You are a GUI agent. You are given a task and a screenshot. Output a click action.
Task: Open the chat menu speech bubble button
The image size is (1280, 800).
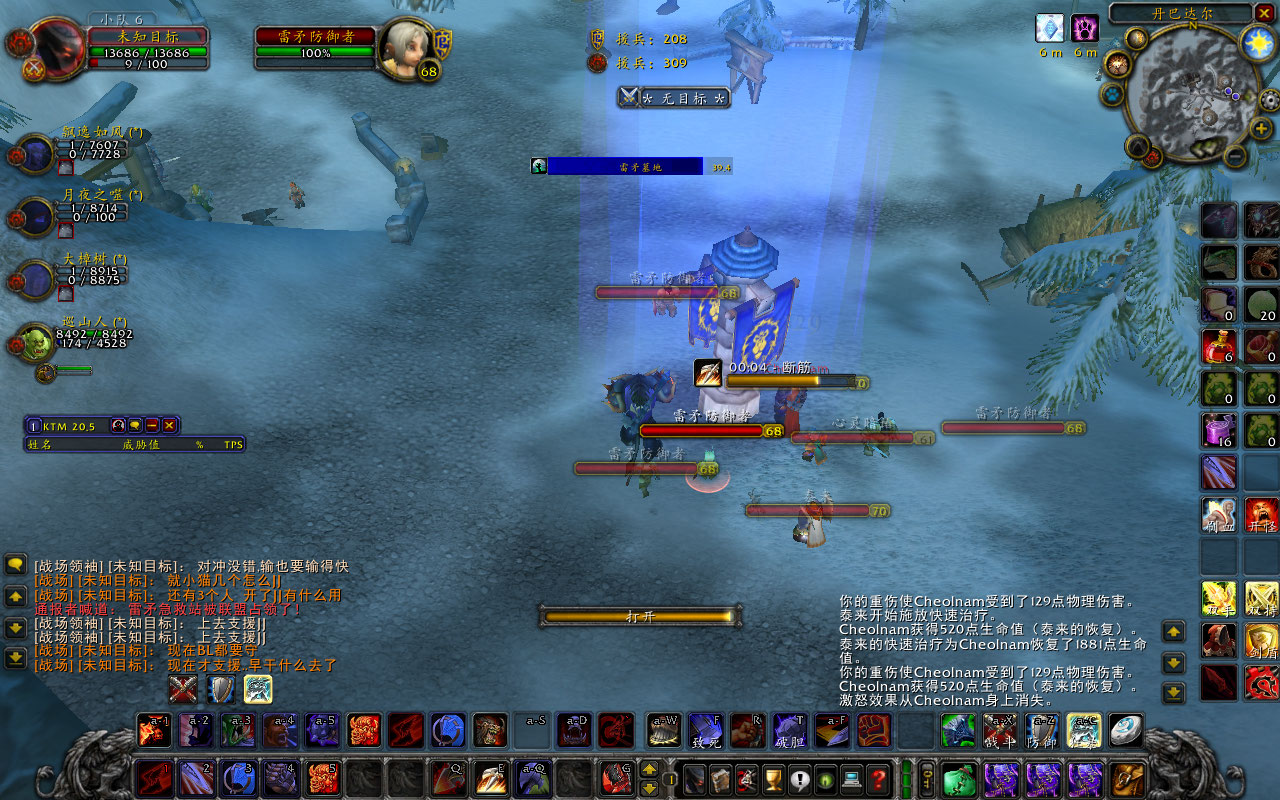coord(15,565)
